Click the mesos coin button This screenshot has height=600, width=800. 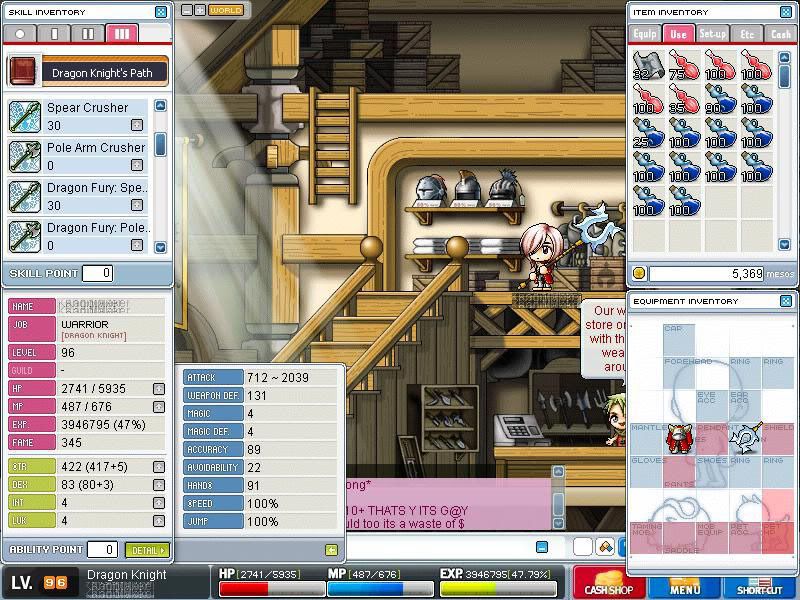[x=639, y=273]
